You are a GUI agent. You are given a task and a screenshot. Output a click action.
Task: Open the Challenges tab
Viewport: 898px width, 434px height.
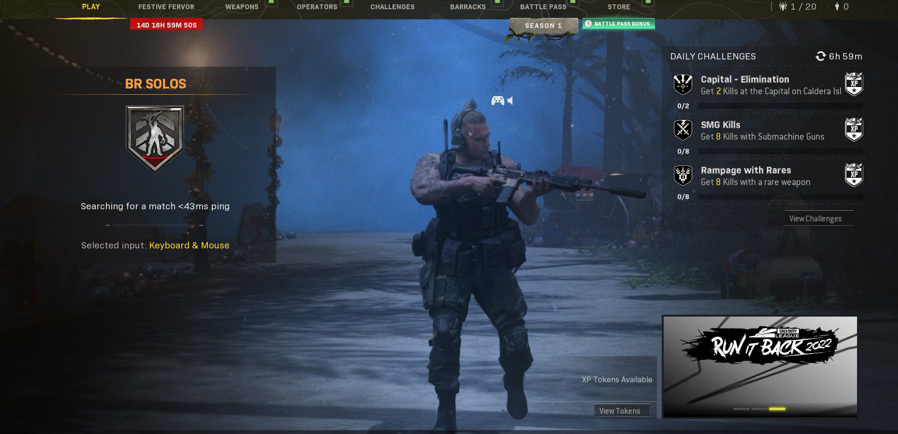392,7
